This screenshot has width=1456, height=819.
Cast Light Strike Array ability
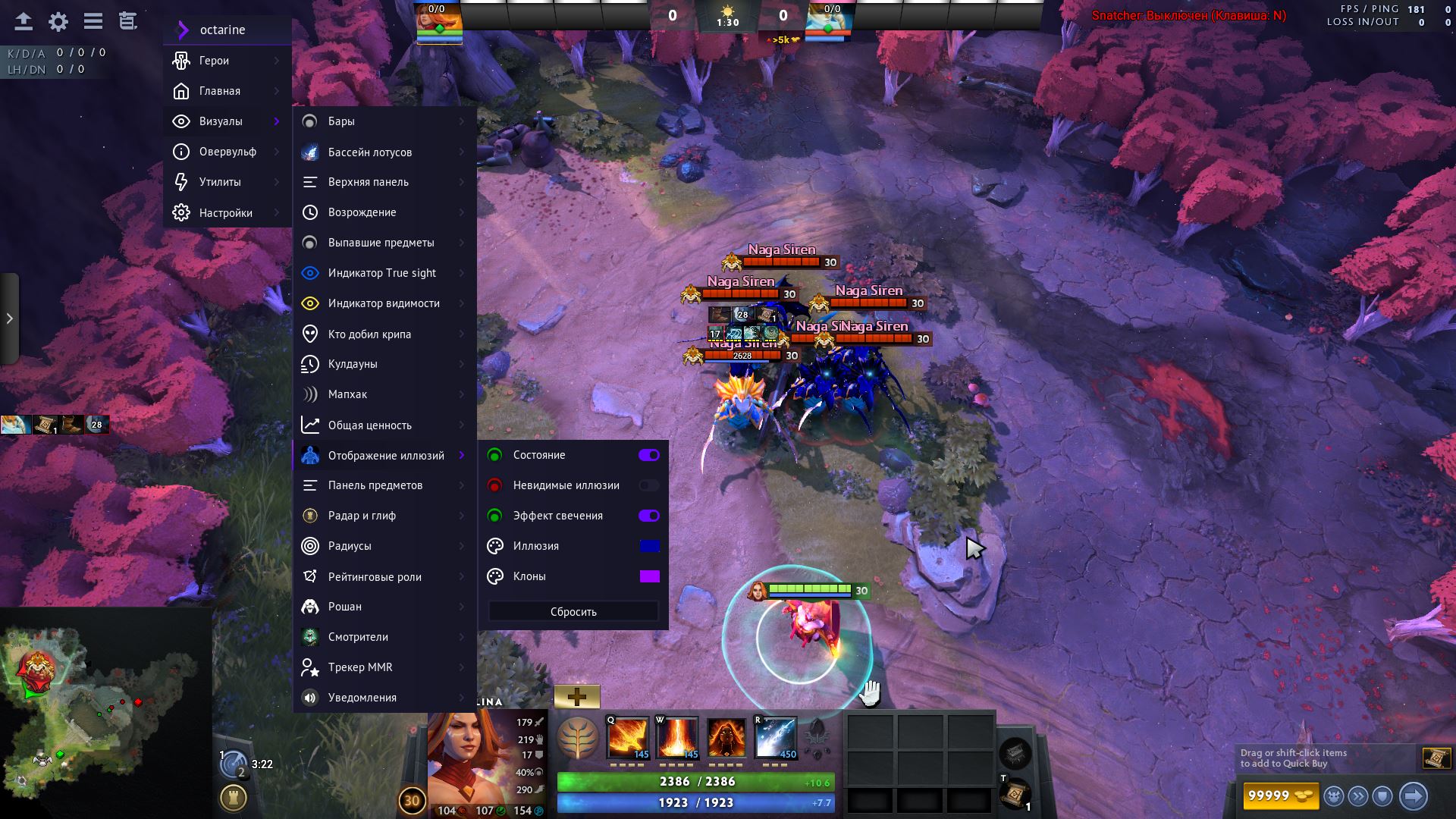[x=676, y=737]
